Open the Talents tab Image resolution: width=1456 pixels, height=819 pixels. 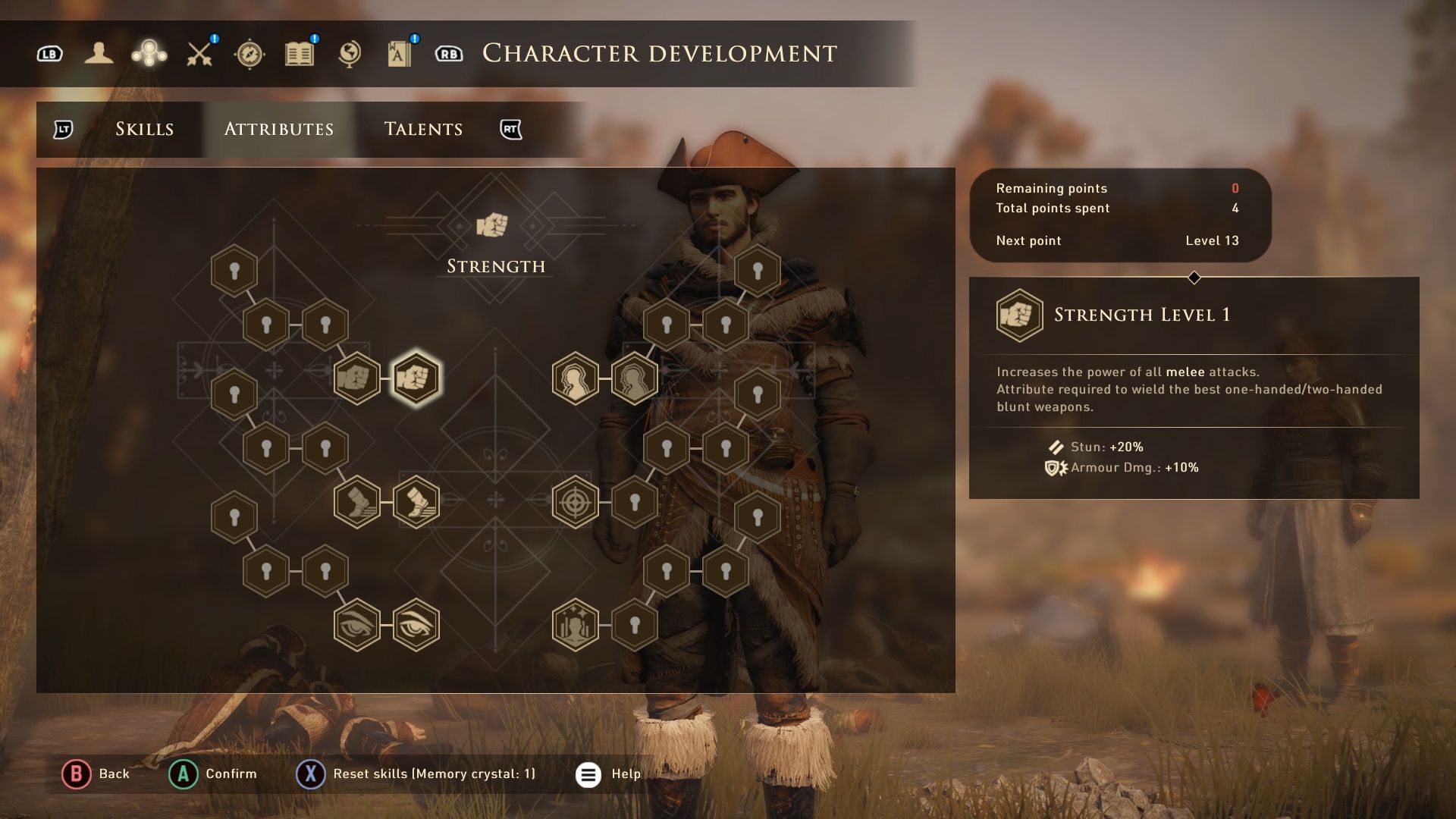click(422, 129)
